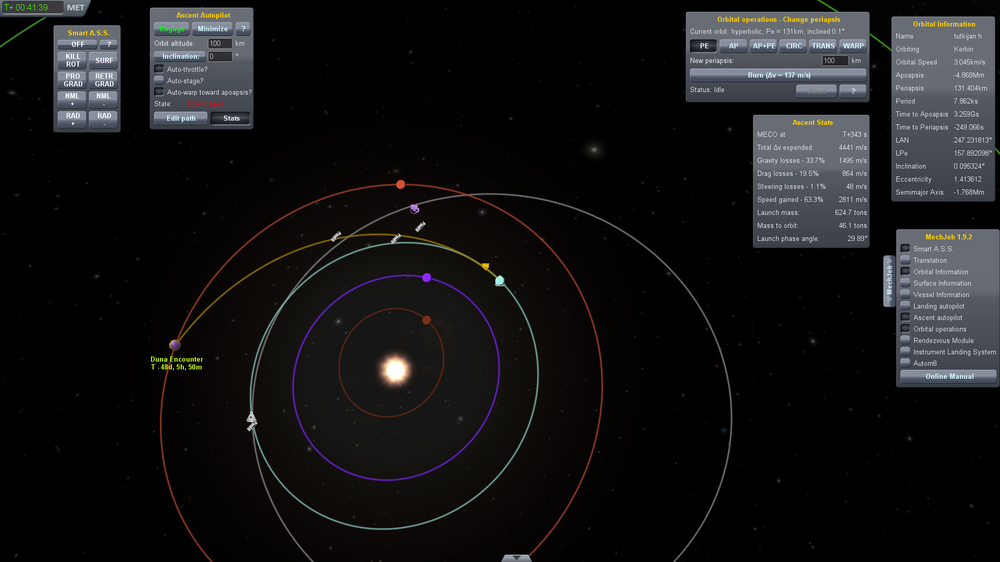Set orientation to RETR GRAD

point(104,79)
